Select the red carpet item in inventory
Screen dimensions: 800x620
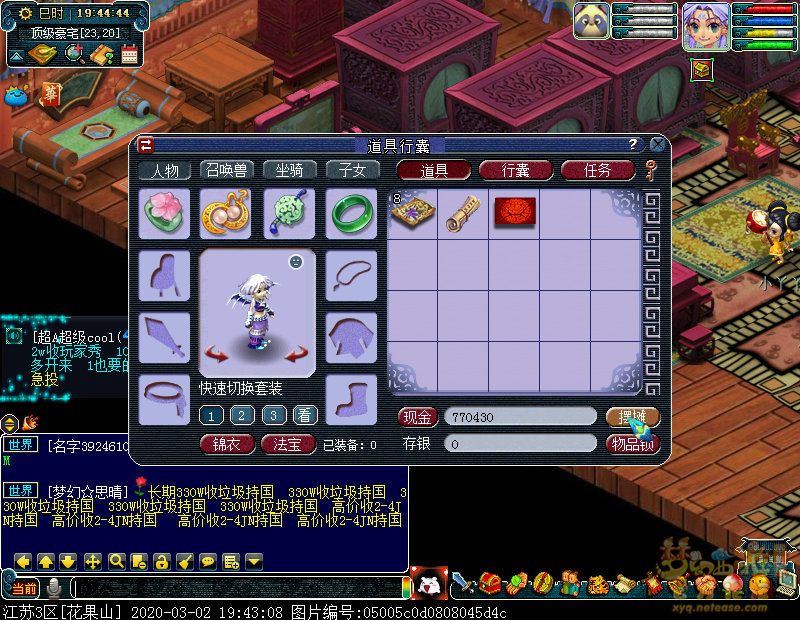[515, 212]
